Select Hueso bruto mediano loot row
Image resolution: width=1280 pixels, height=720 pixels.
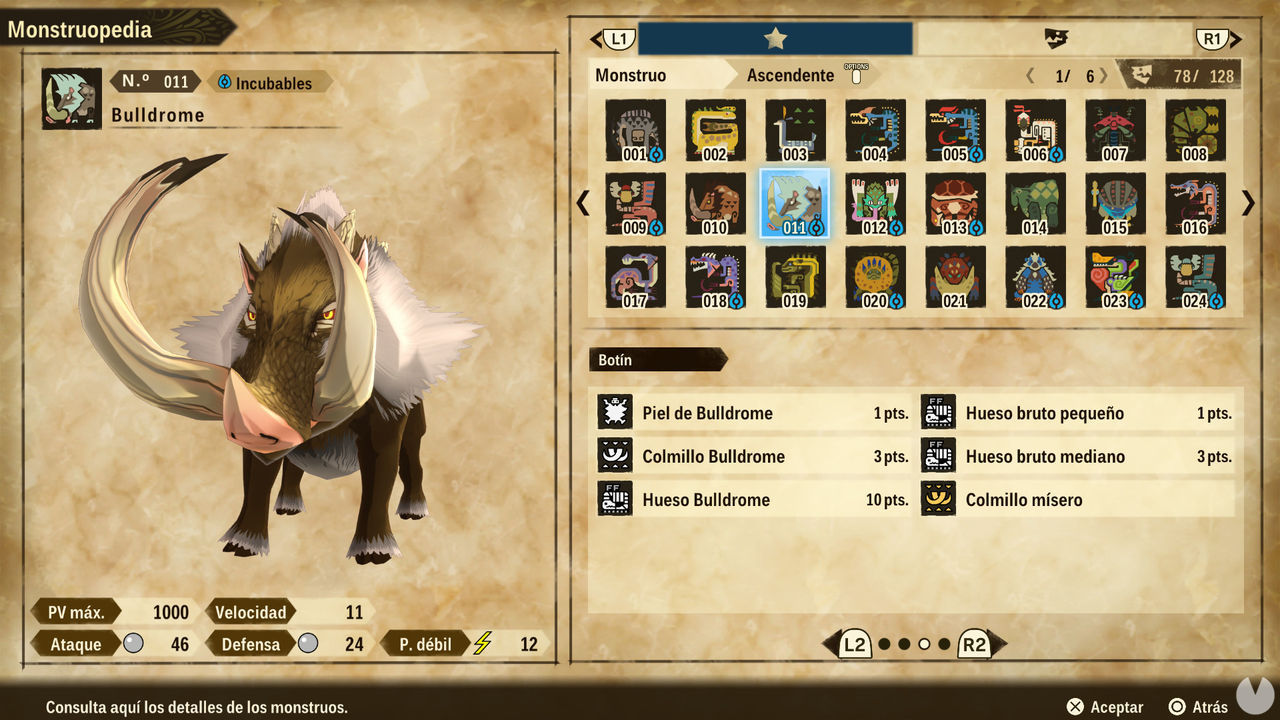point(1076,456)
